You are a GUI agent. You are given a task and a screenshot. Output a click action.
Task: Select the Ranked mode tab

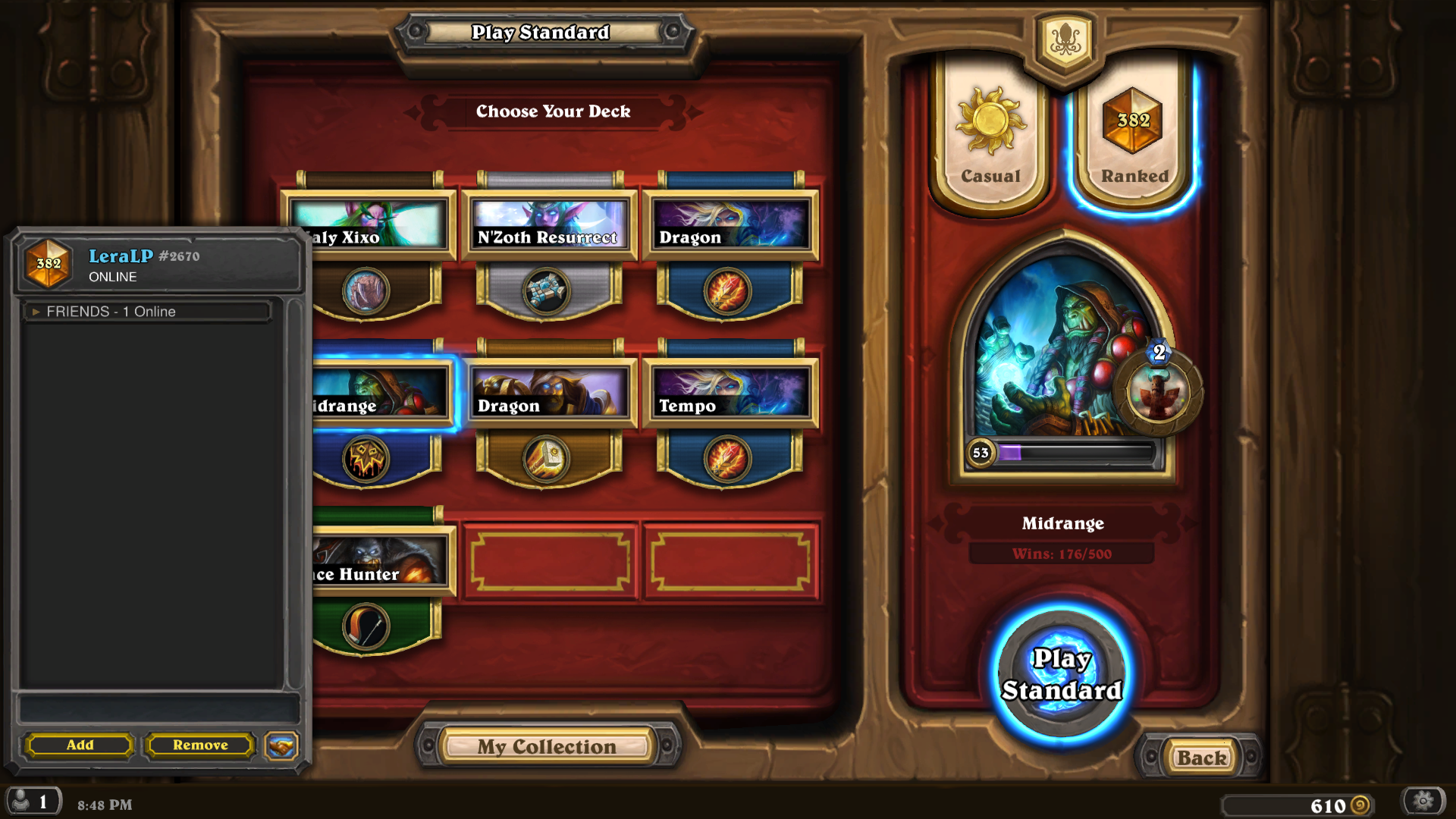1131,140
